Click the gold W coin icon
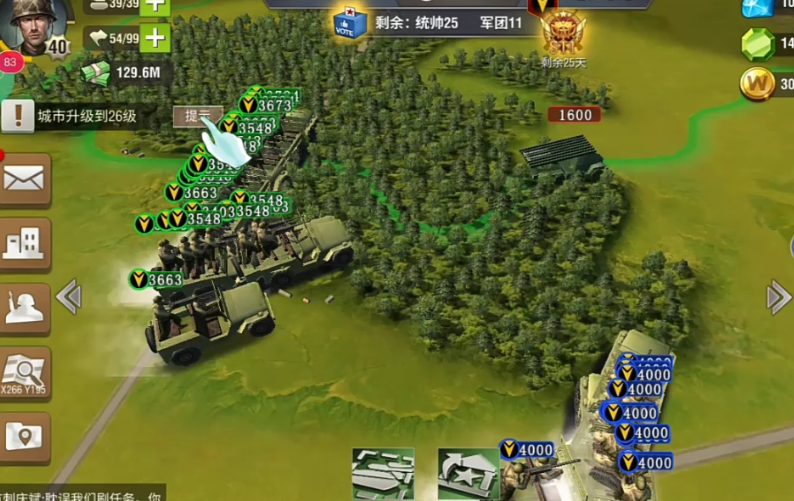Screen dimensions: 794x501 pyautogui.click(x=758, y=84)
